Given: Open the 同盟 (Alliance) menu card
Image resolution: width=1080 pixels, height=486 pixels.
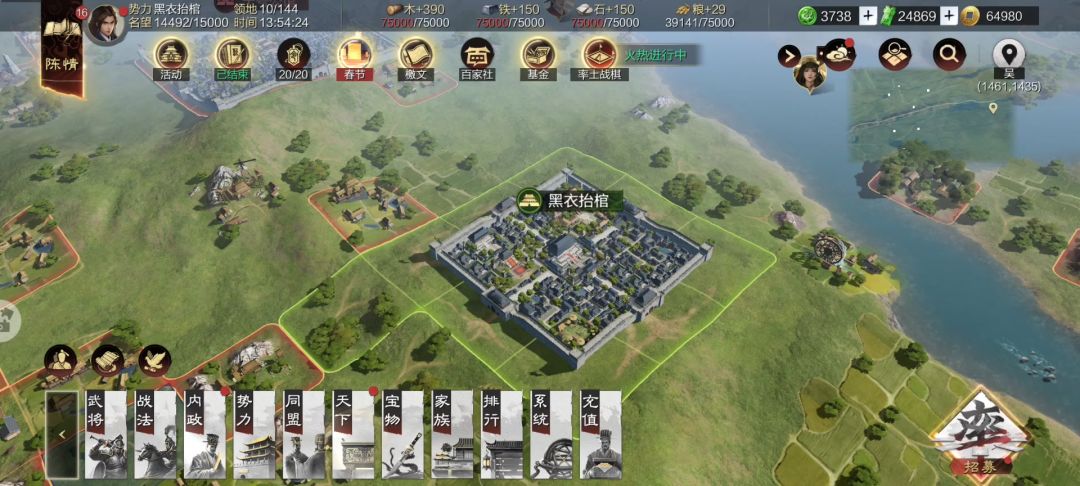Looking at the screenshot, I should point(303,434).
